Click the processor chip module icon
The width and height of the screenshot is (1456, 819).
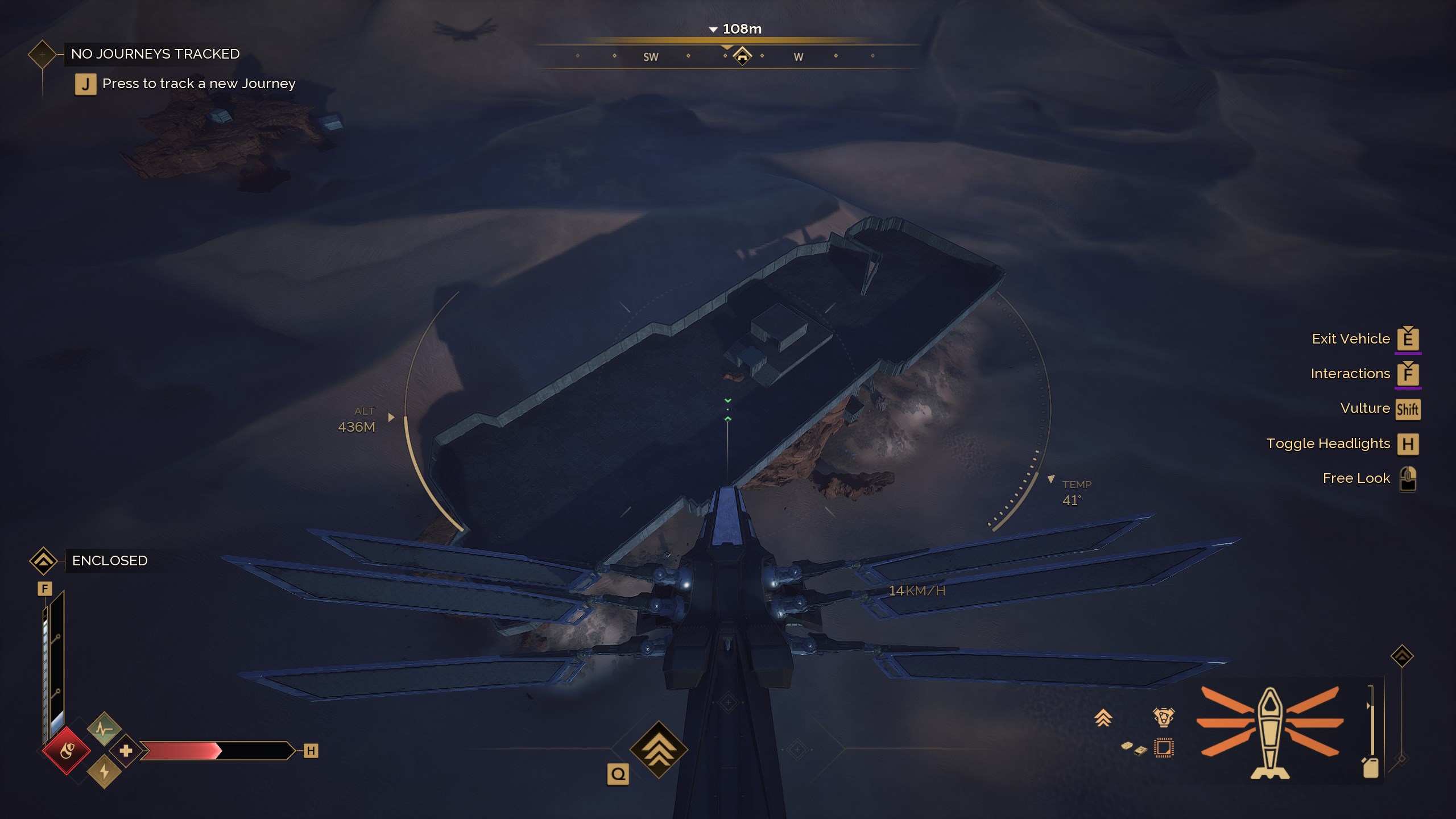[1164, 748]
